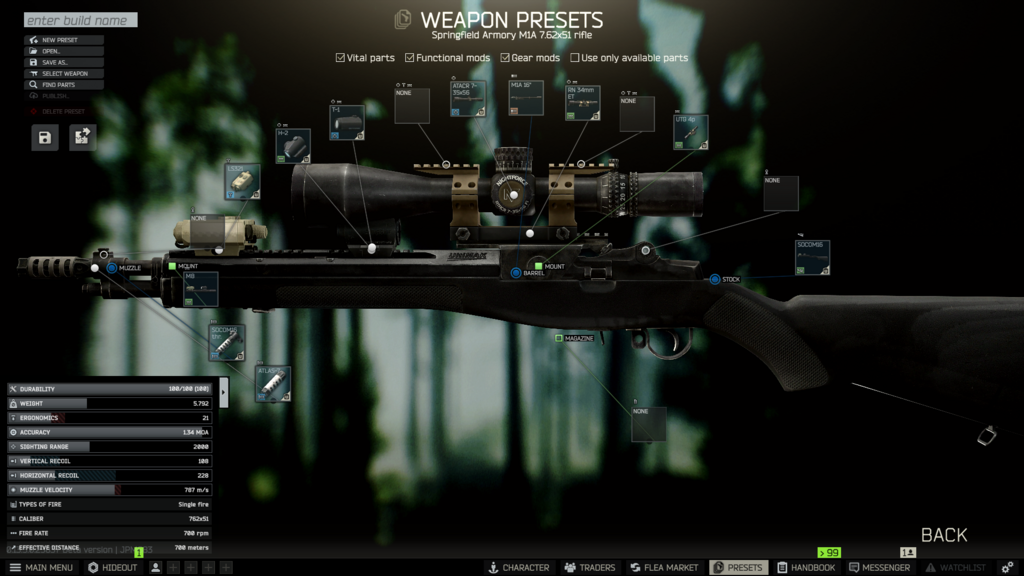This screenshot has width=1024, height=576.
Task: Toggle the Vital parts checkbox
Action: tap(341, 58)
